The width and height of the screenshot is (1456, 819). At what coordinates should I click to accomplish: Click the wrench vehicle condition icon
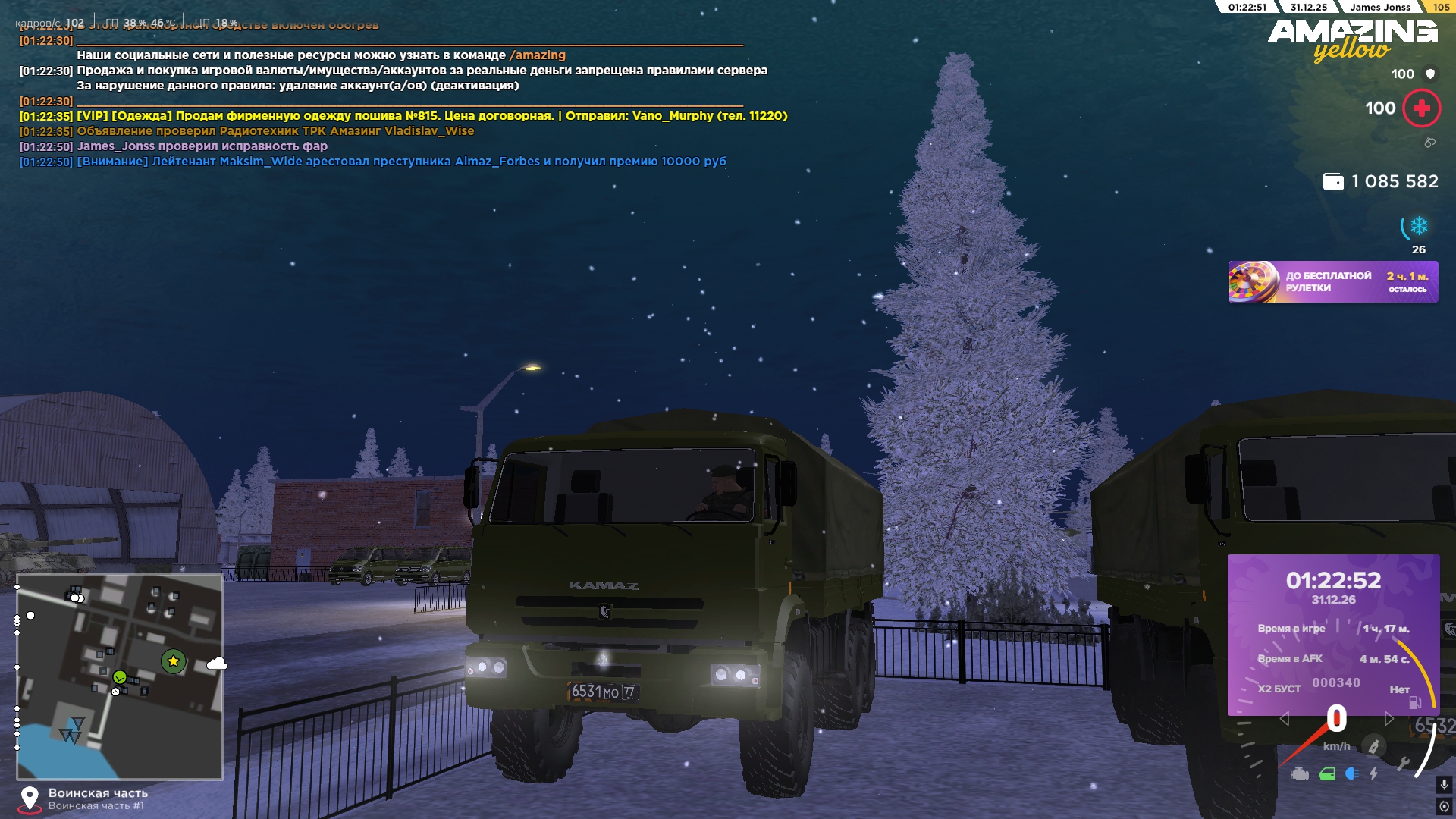1402,764
